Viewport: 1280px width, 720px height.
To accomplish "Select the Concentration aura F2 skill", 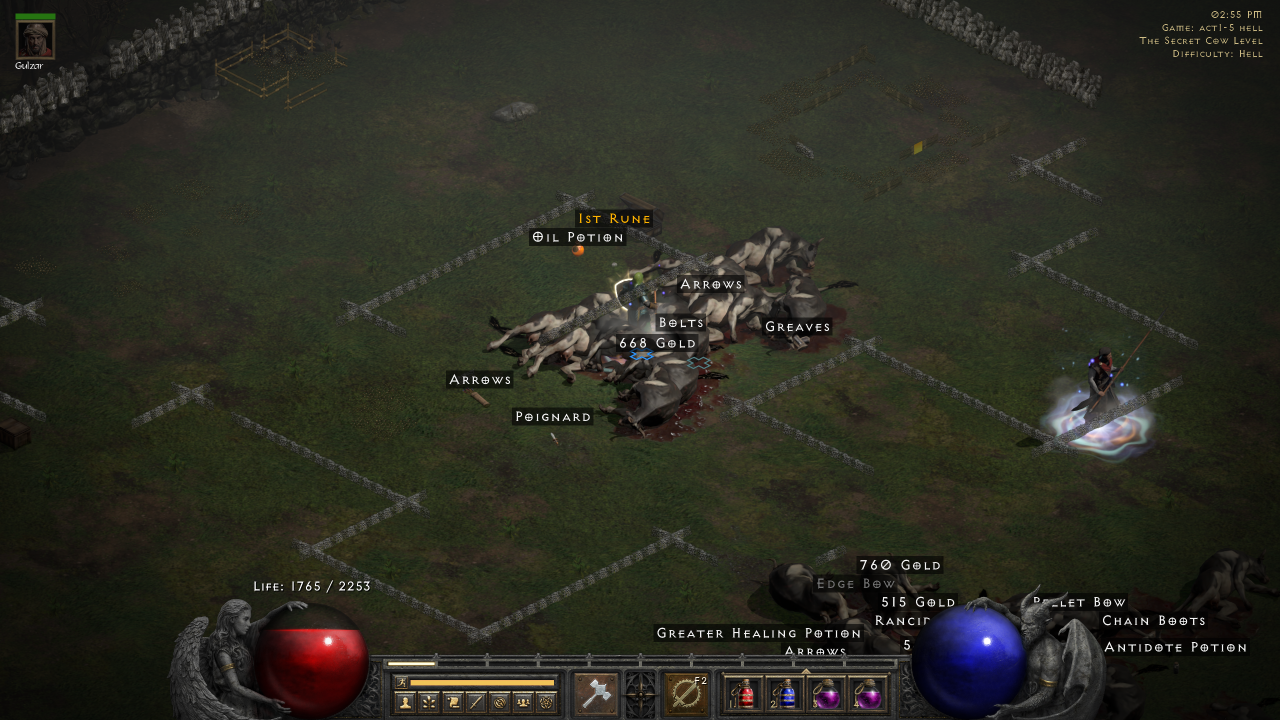I will (x=688, y=692).
